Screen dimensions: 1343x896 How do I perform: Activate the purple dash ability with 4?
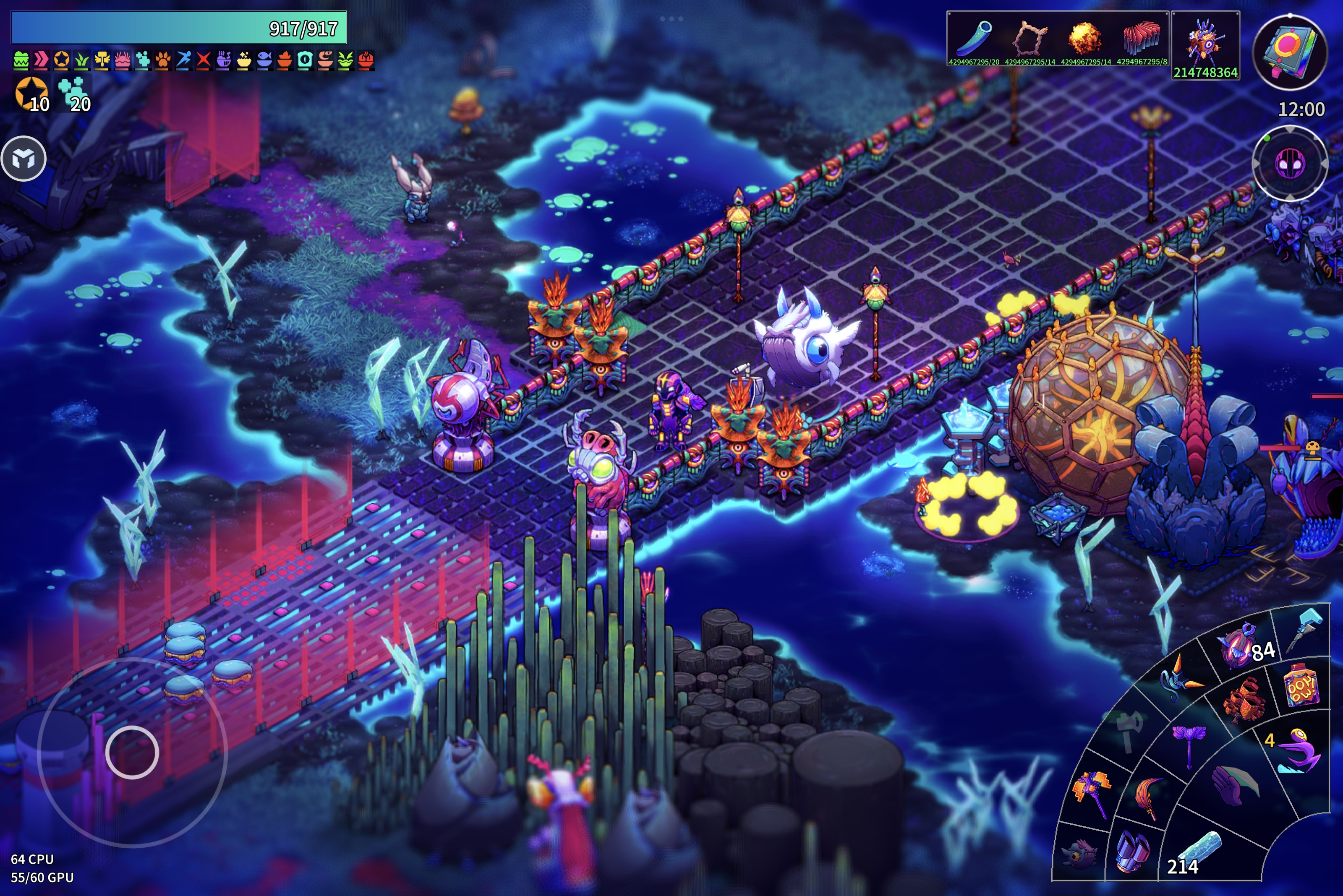point(1297,750)
